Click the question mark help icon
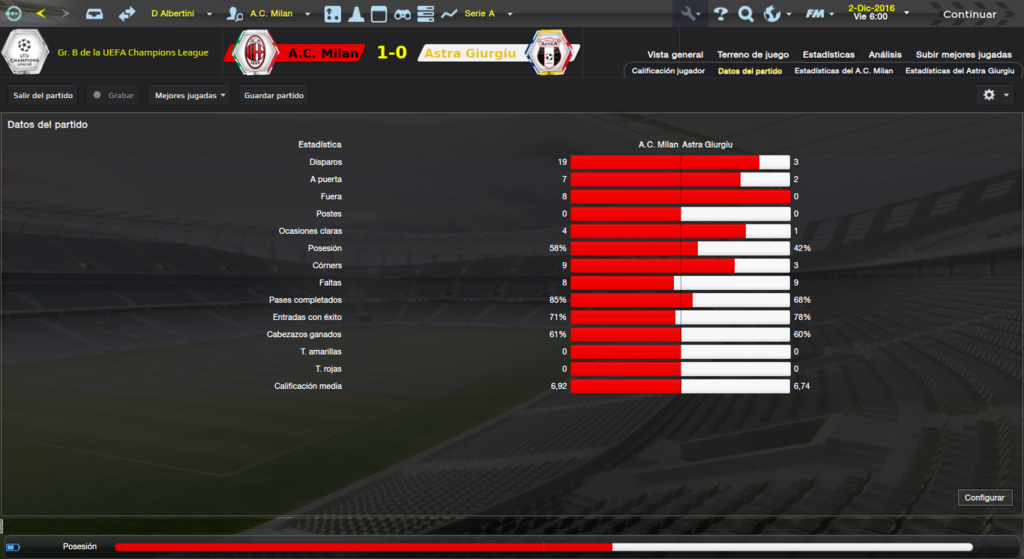 click(720, 14)
